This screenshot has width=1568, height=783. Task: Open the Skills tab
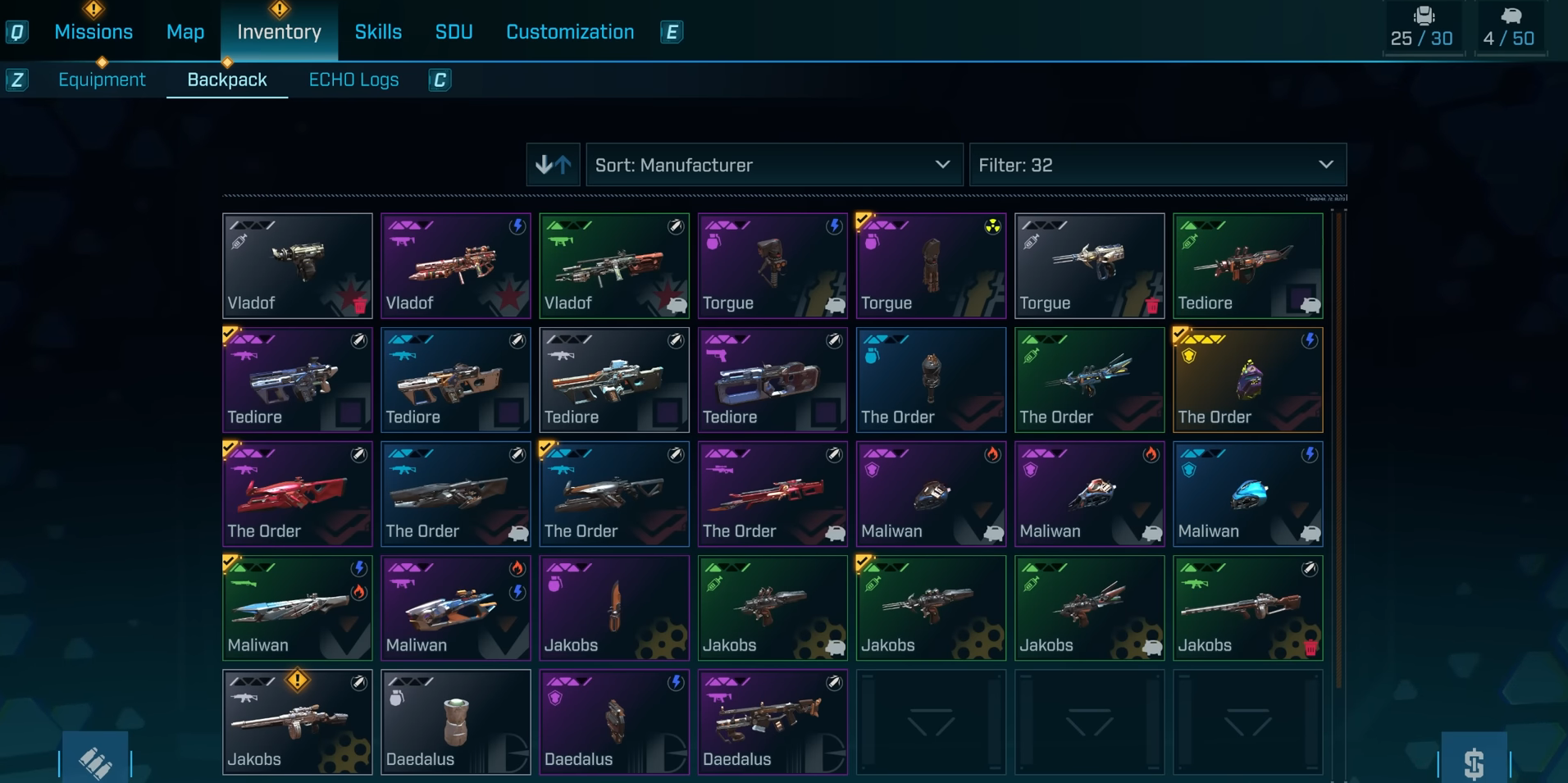pos(378,32)
